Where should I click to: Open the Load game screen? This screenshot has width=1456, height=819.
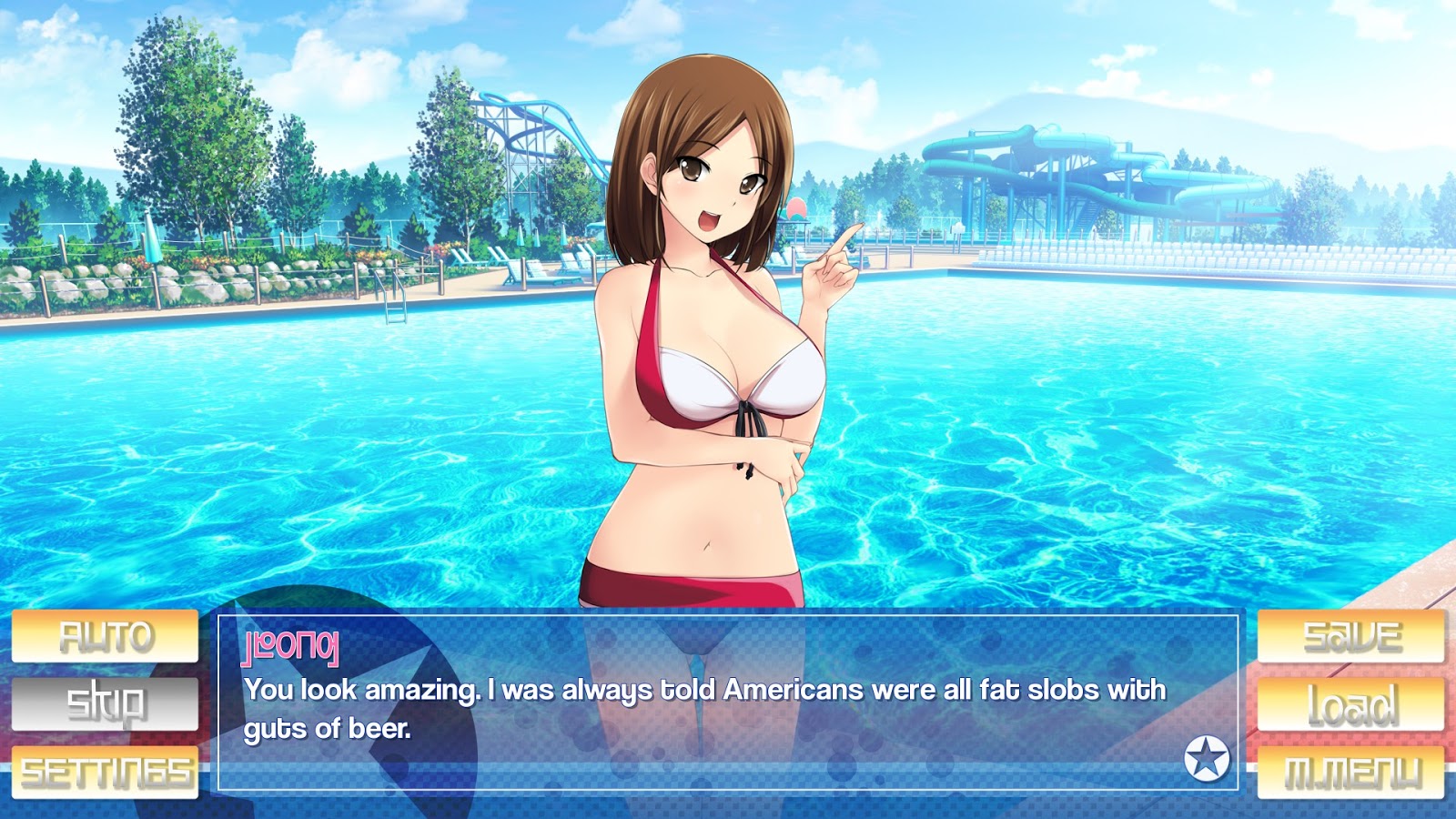[1350, 703]
